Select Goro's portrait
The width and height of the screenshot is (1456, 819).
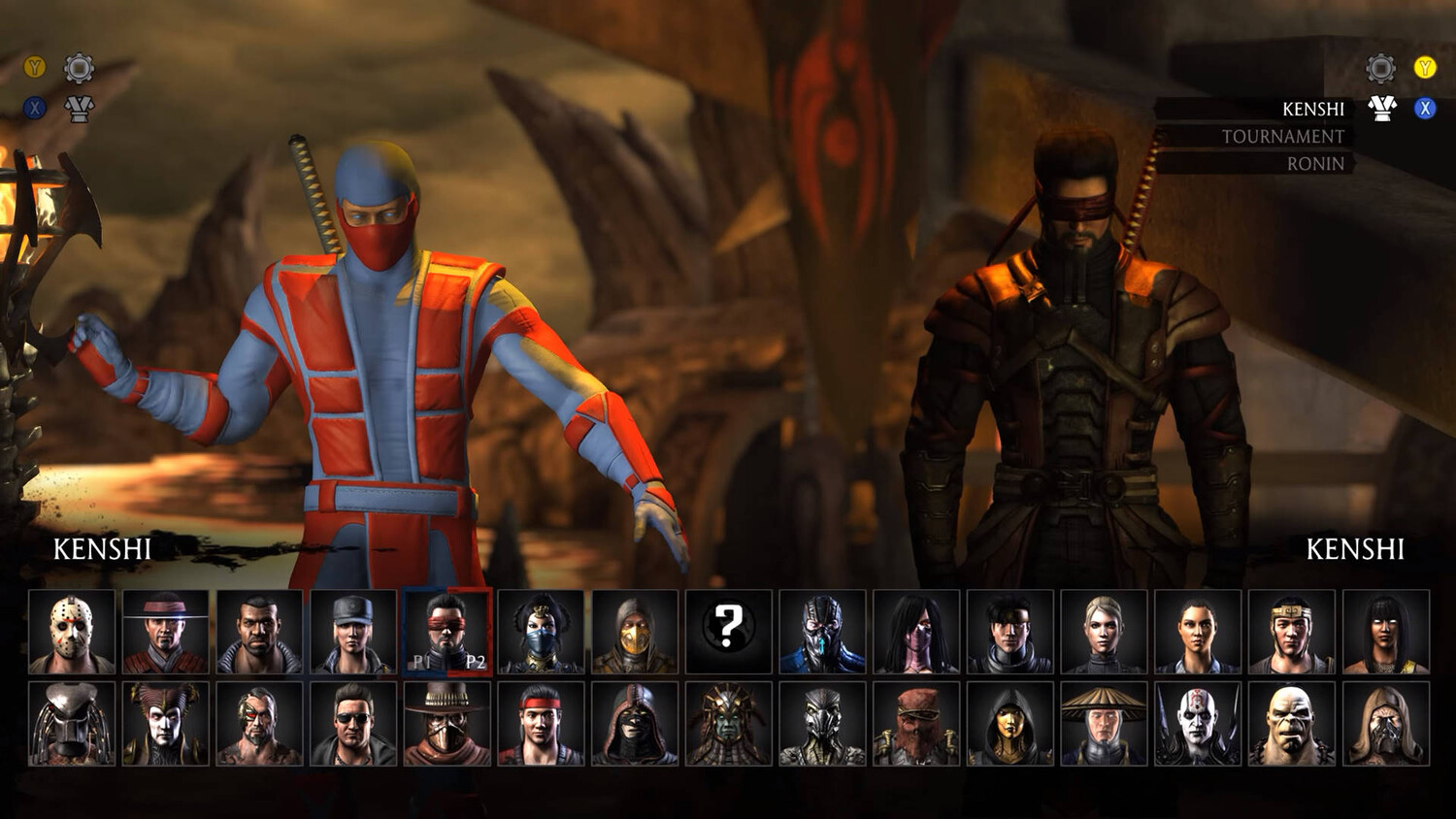coord(1292,724)
